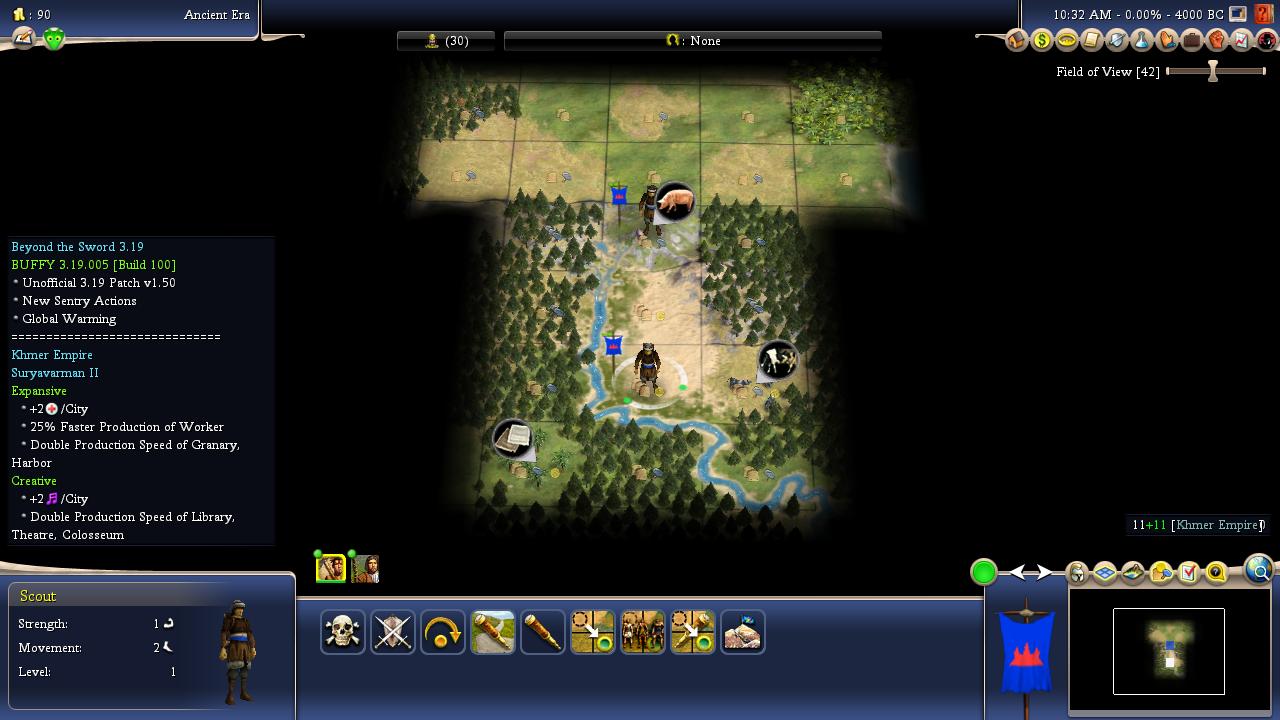Select the settler unit portrait
The width and height of the screenshot is (1280, 720).
tap(365, 568)
